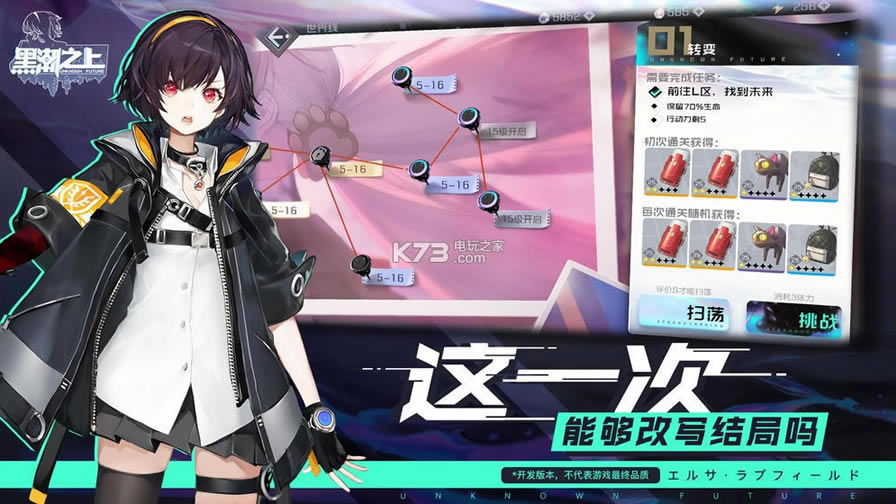The image size is (896, 504).
Task: Select the bottommost 5-16 stage node
Action: (362, 265)
